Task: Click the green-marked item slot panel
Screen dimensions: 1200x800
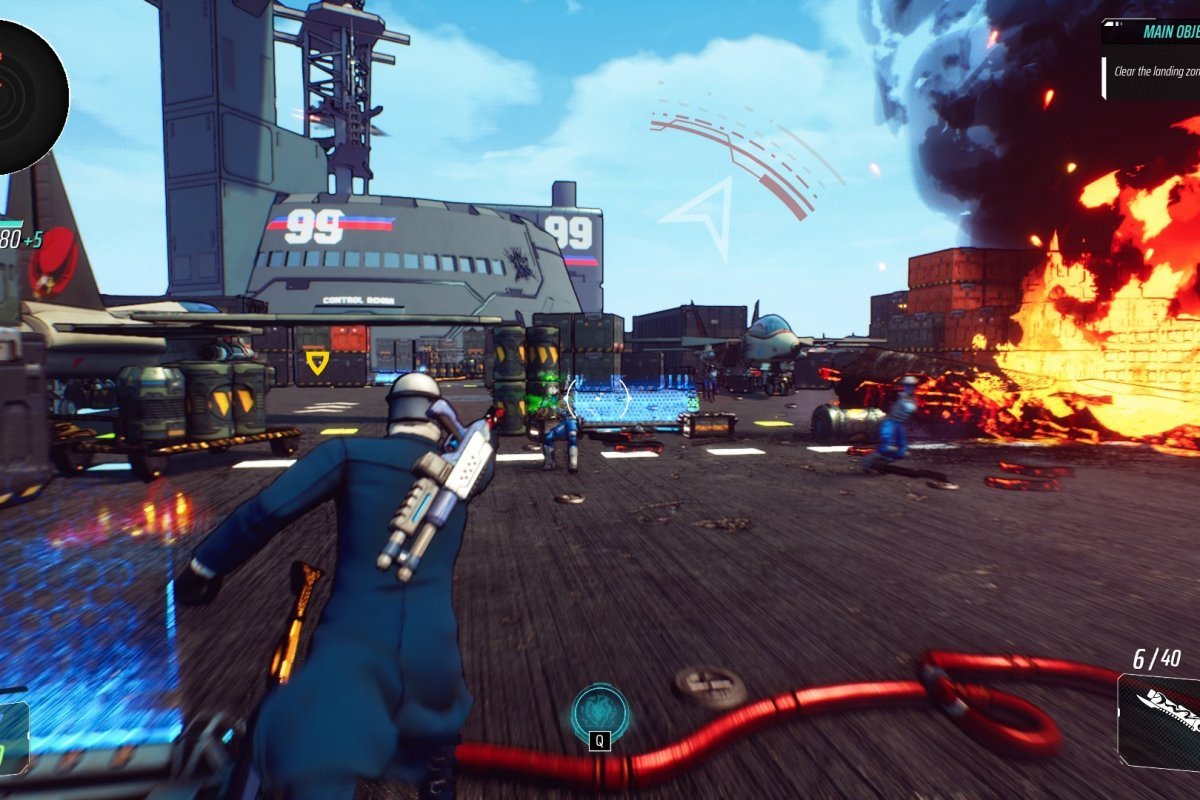Action: pyautogui.click(x=12, y=738)
